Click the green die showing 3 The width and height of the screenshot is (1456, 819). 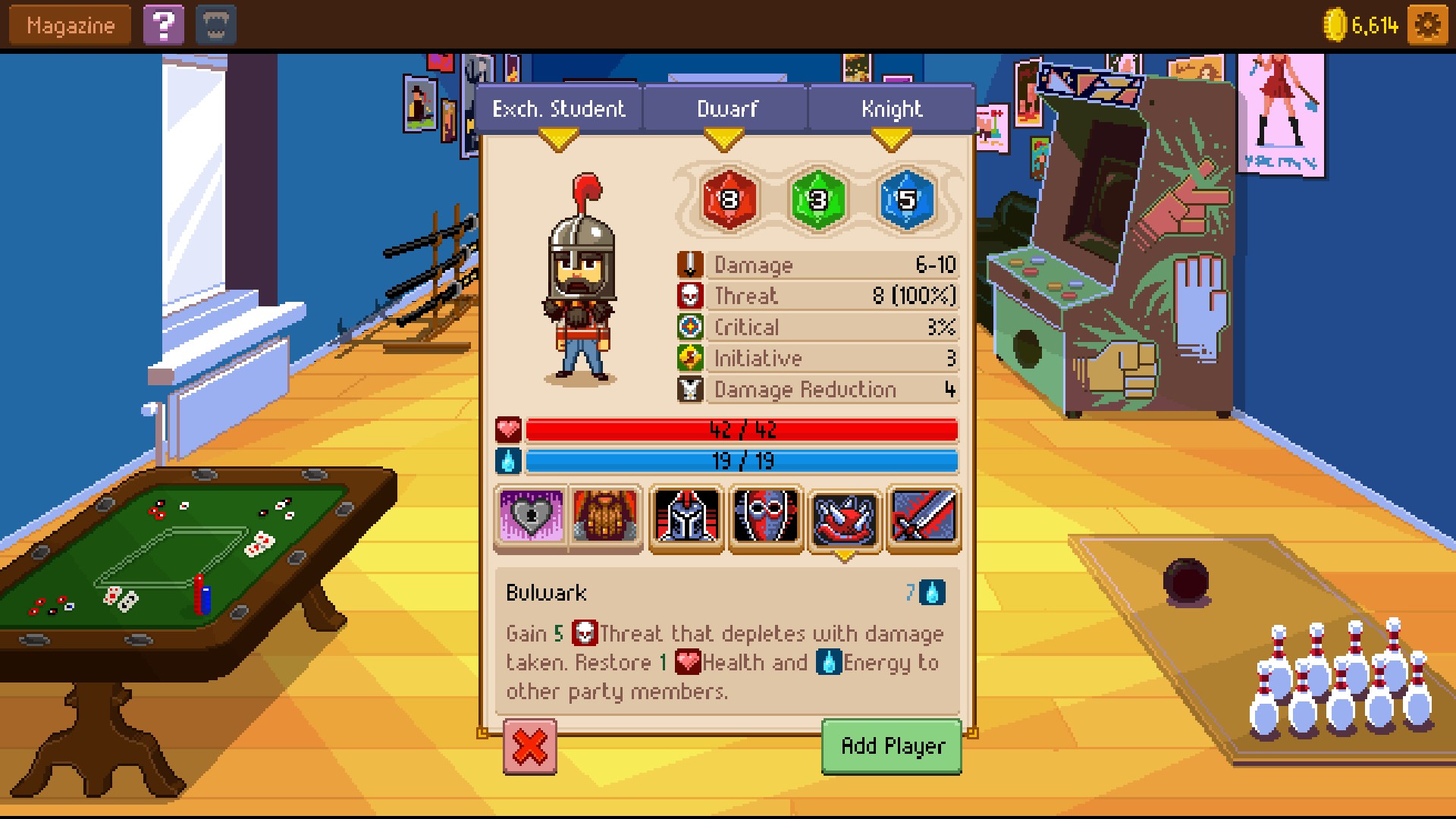coord(817,199)
